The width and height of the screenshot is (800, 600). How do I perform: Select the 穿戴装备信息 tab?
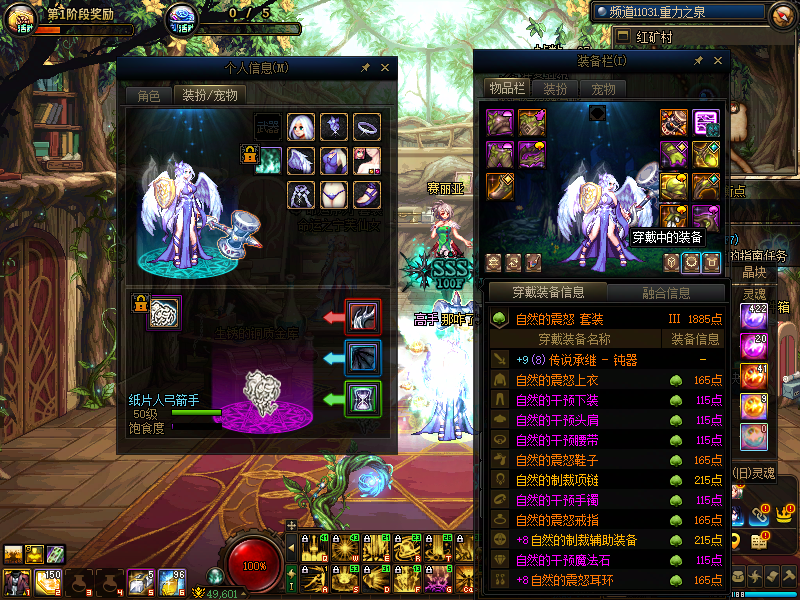(547, 293)
